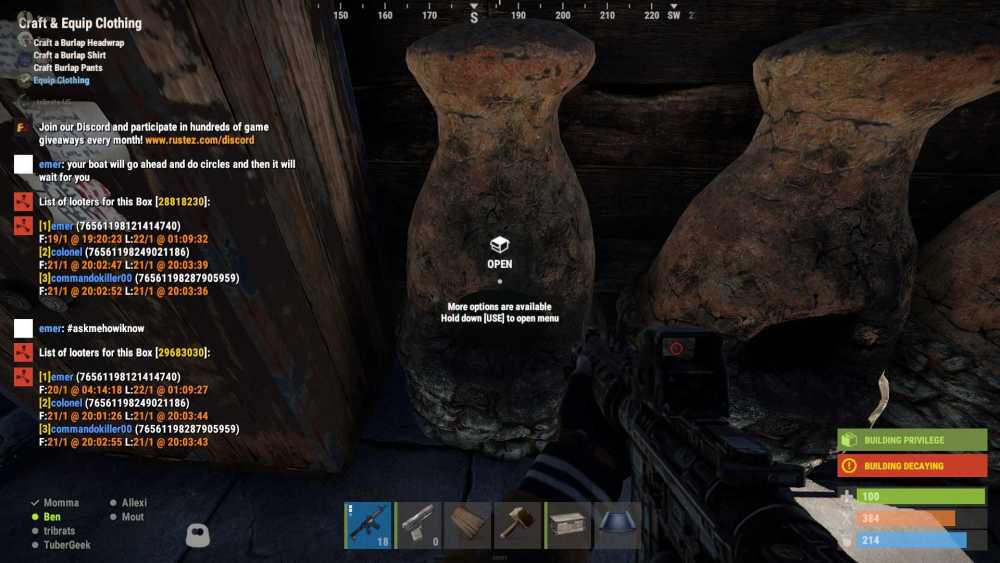This screenshot has width=1000, height=563.
Task: Select teammate Momma in the team list
Action: tap(60, 503)
